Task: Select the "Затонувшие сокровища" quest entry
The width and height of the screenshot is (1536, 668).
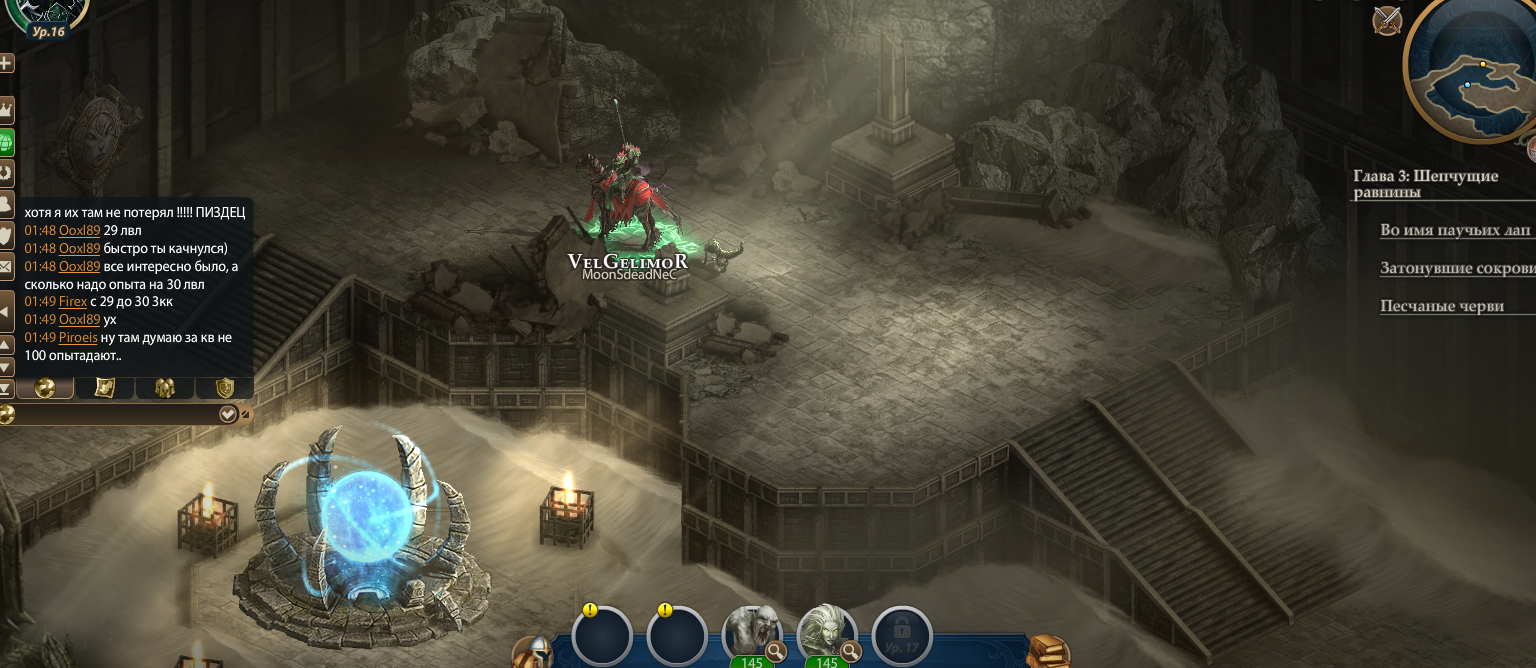Action: pos(1456,268)
